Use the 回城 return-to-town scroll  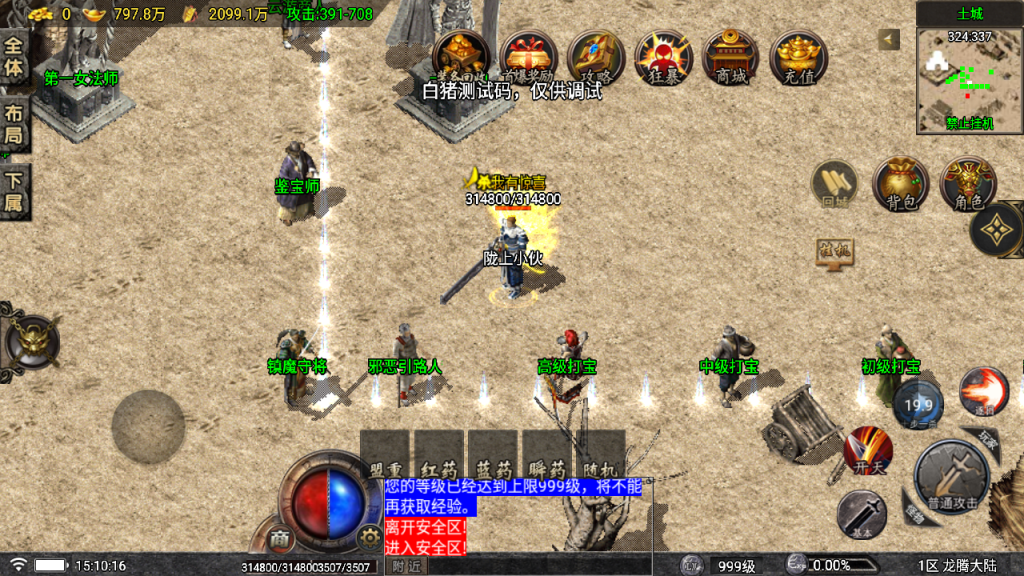click(835, 185)
